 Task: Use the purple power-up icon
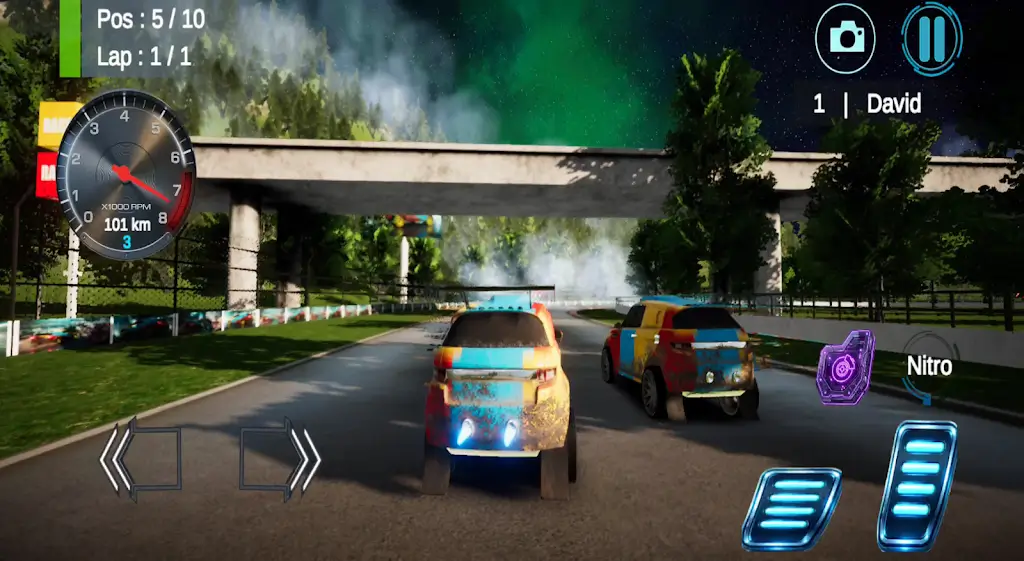click(x=846, y=367)
